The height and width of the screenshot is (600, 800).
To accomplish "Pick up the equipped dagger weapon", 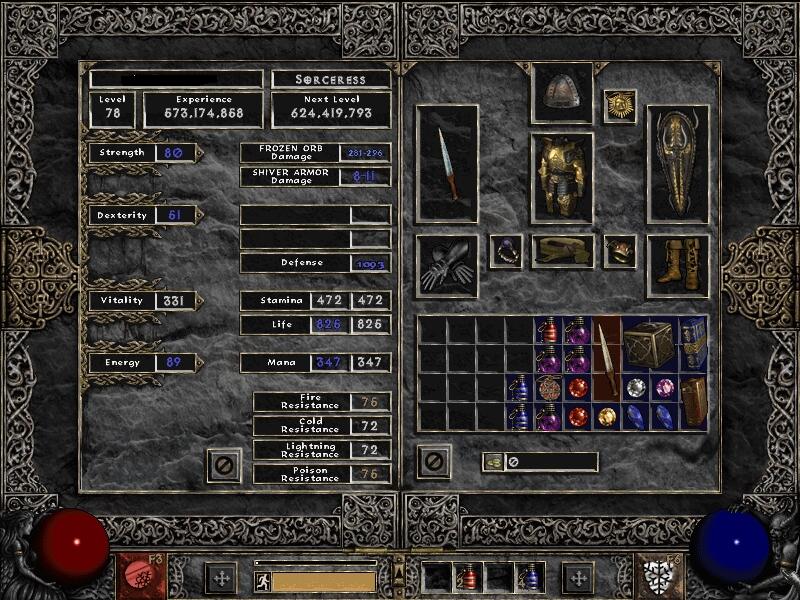I will coord(447,162).
